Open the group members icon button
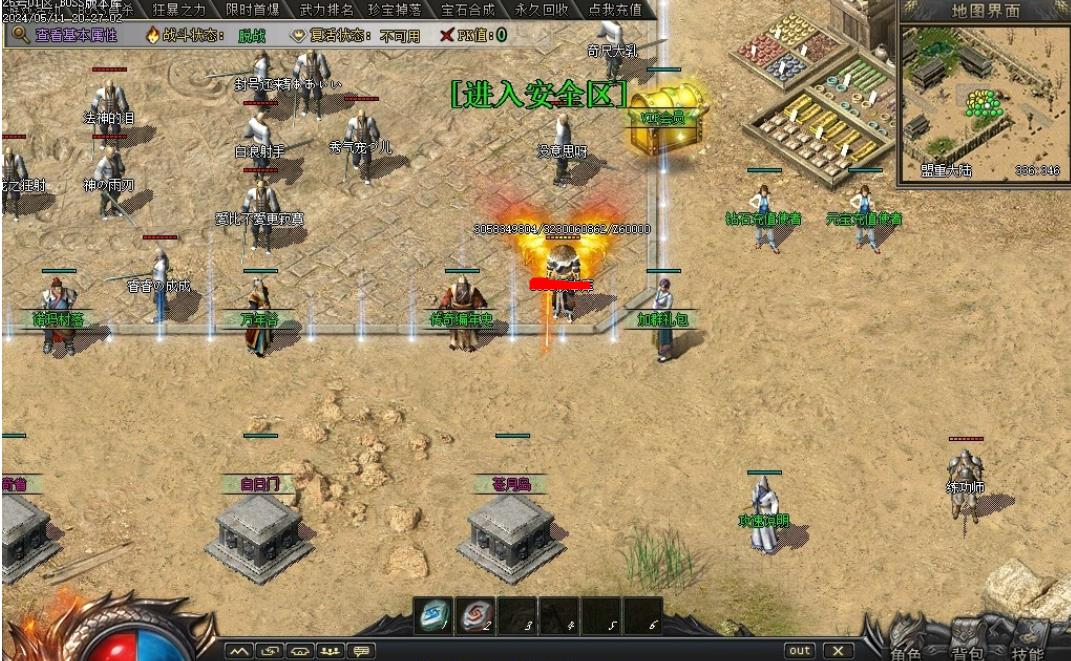 click(329, 651)
